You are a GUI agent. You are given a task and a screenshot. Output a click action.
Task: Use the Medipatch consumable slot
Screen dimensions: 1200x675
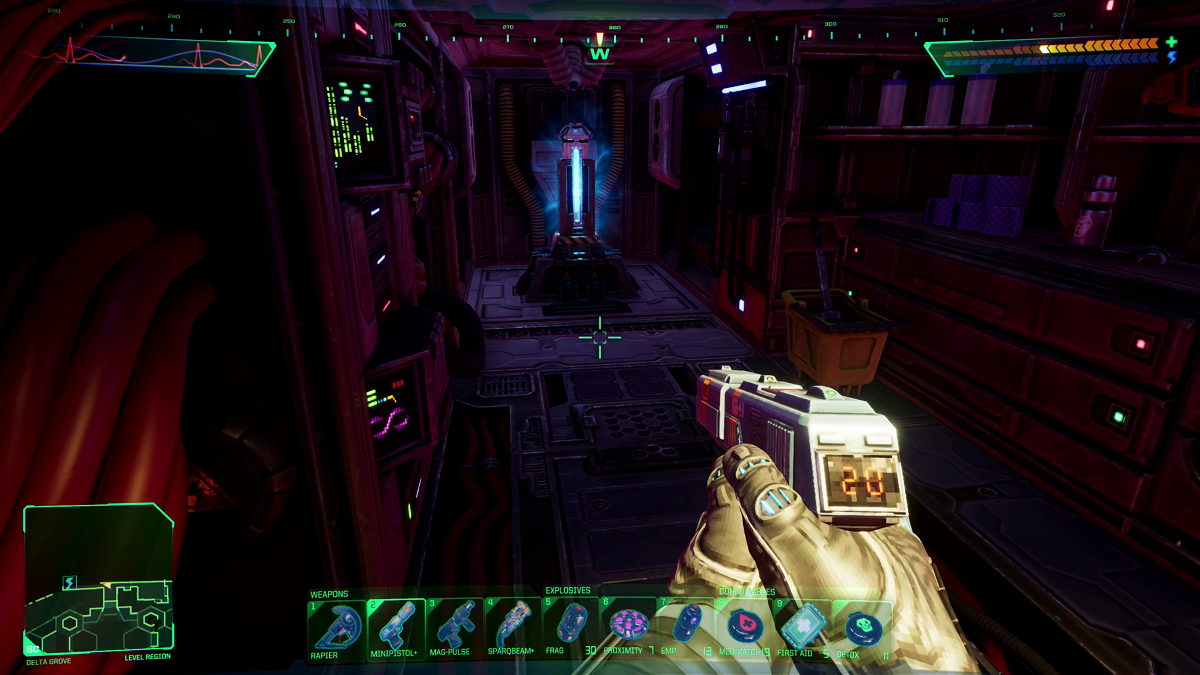[x=745, y=627]
